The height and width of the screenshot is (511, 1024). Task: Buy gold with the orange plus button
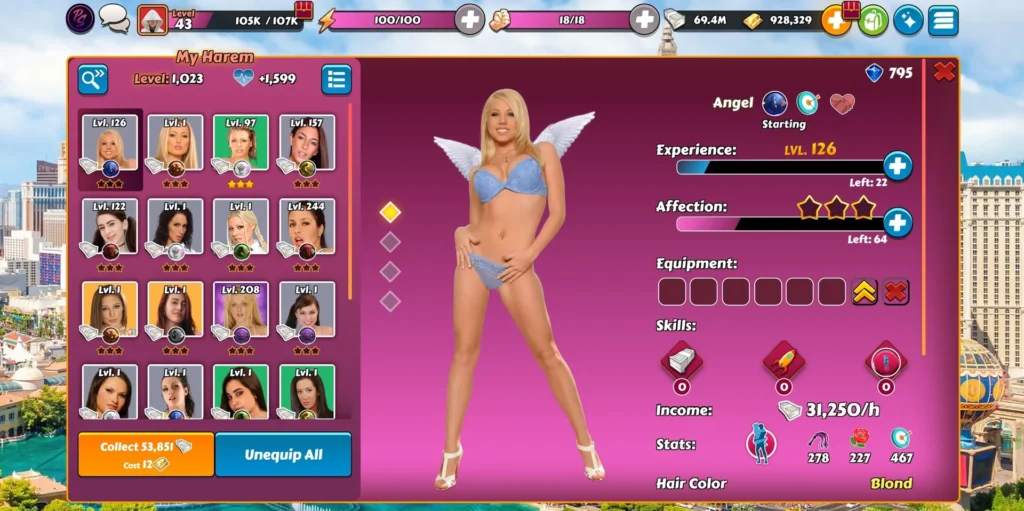[835, 20]
